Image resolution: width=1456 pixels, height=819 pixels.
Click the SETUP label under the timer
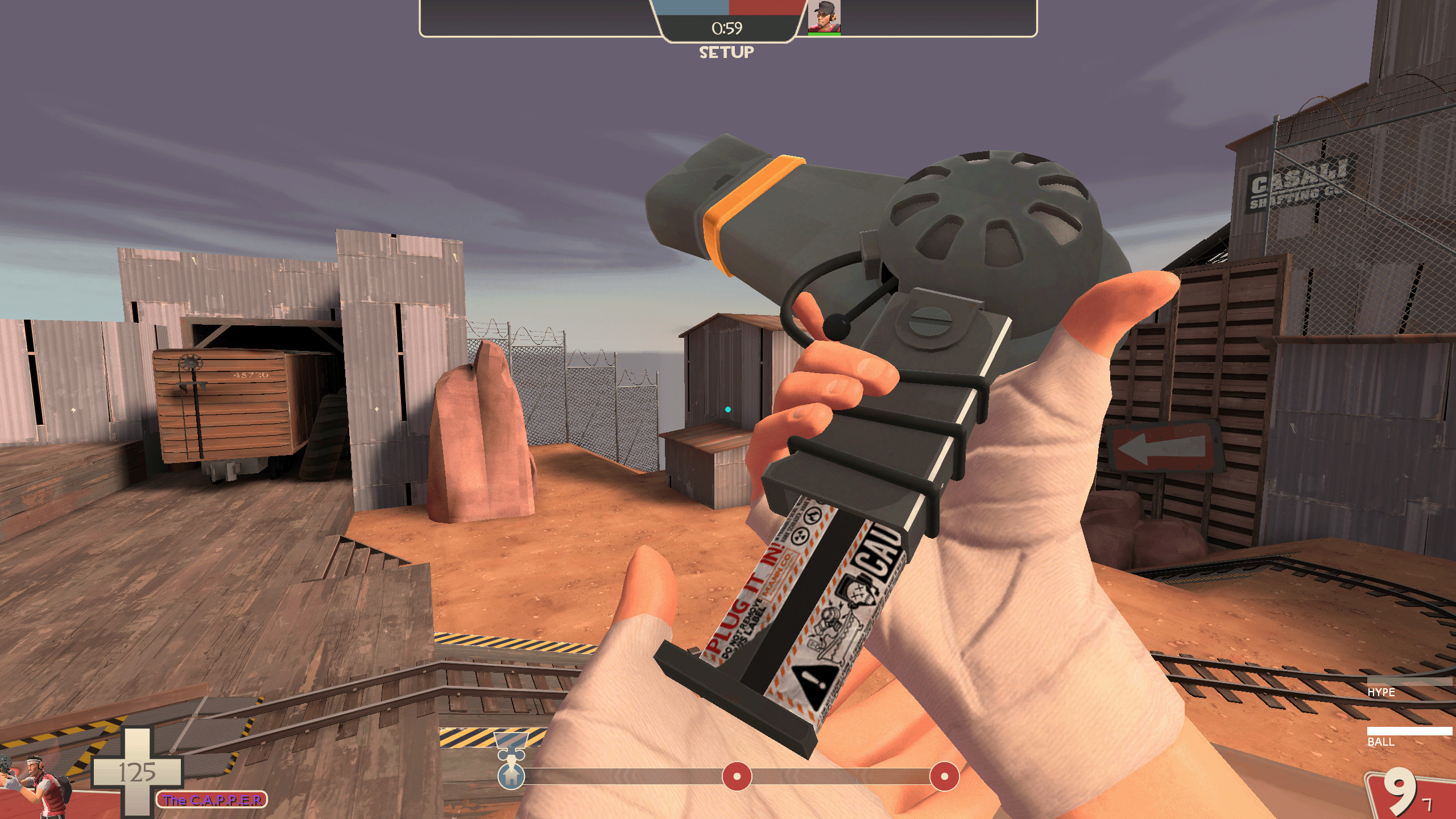(726, 53)
